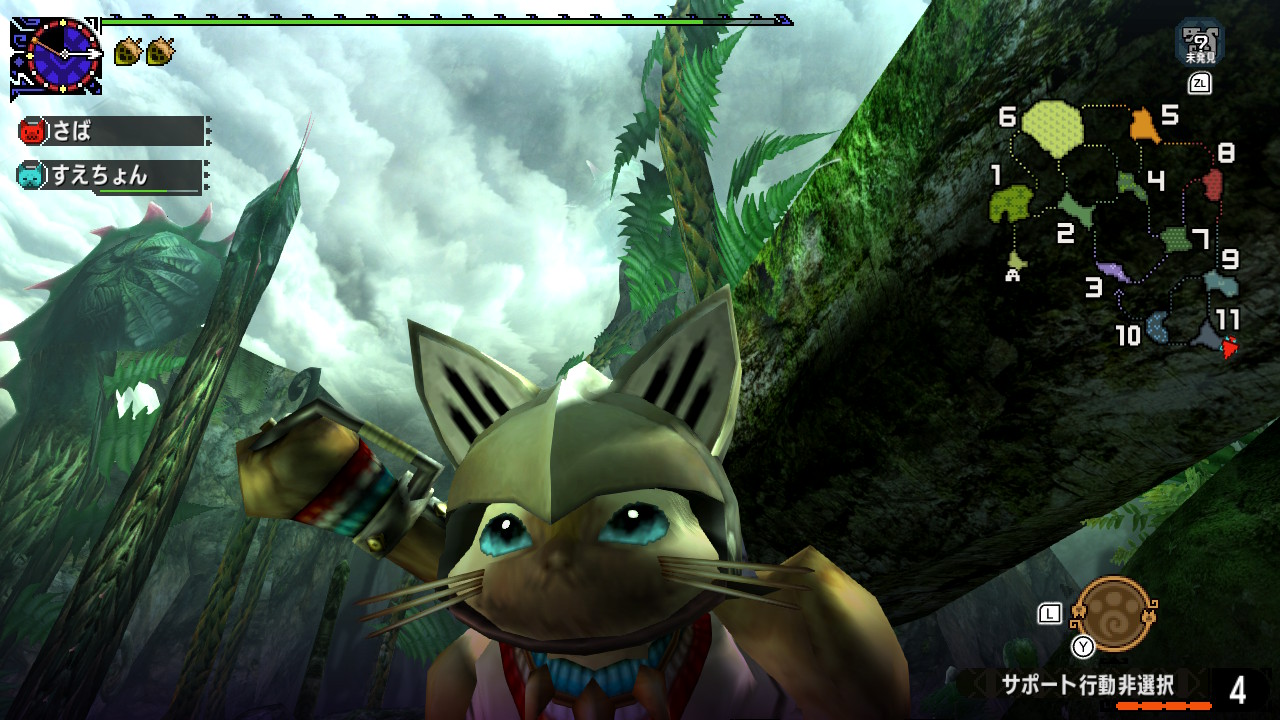This screenshot has width=1280, height=720.
Task: Choose the サポート行動非選択 support action label
Action: [1087, 685]
